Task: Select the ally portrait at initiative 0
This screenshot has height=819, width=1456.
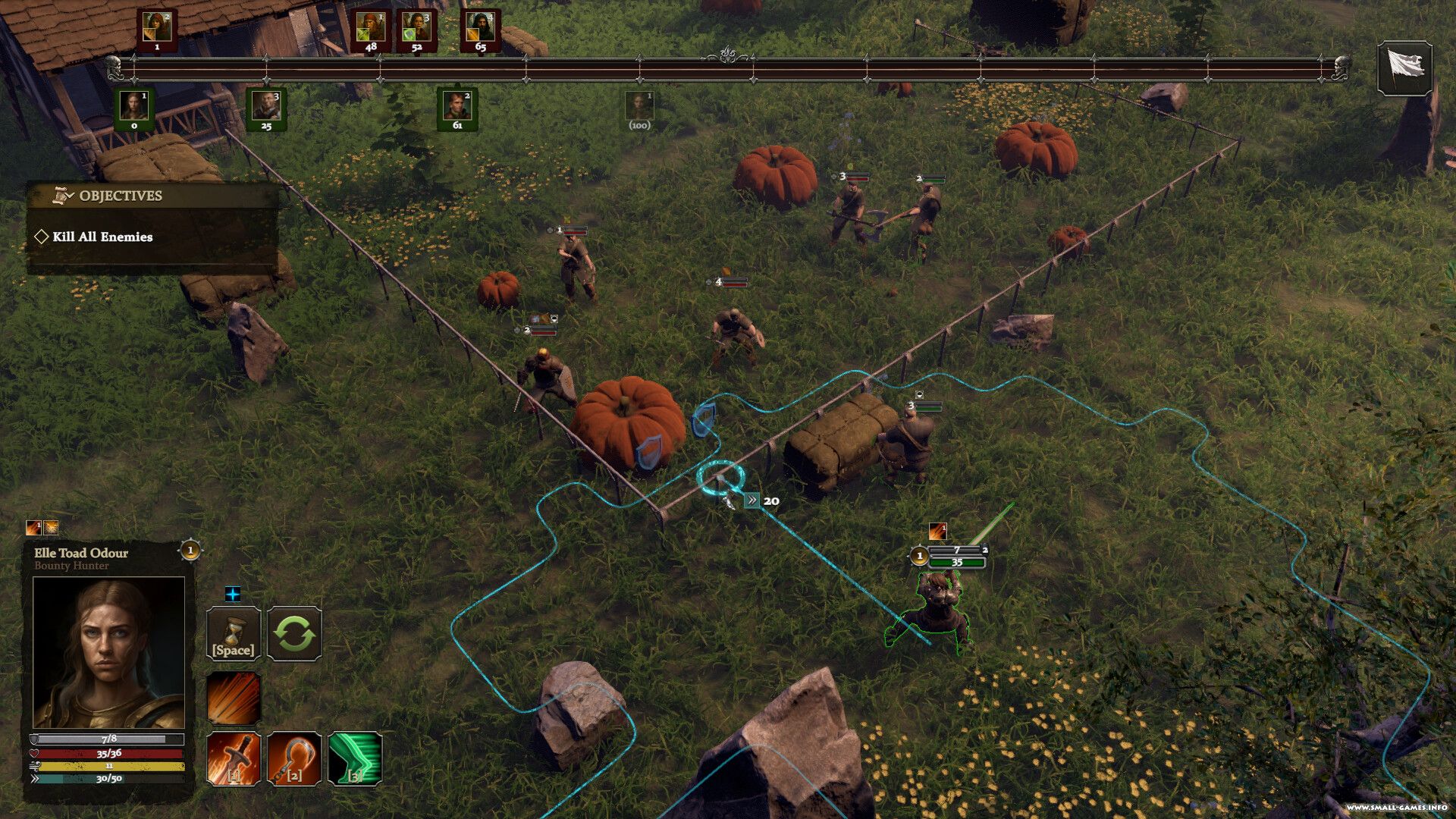Action: click(134, 106)
